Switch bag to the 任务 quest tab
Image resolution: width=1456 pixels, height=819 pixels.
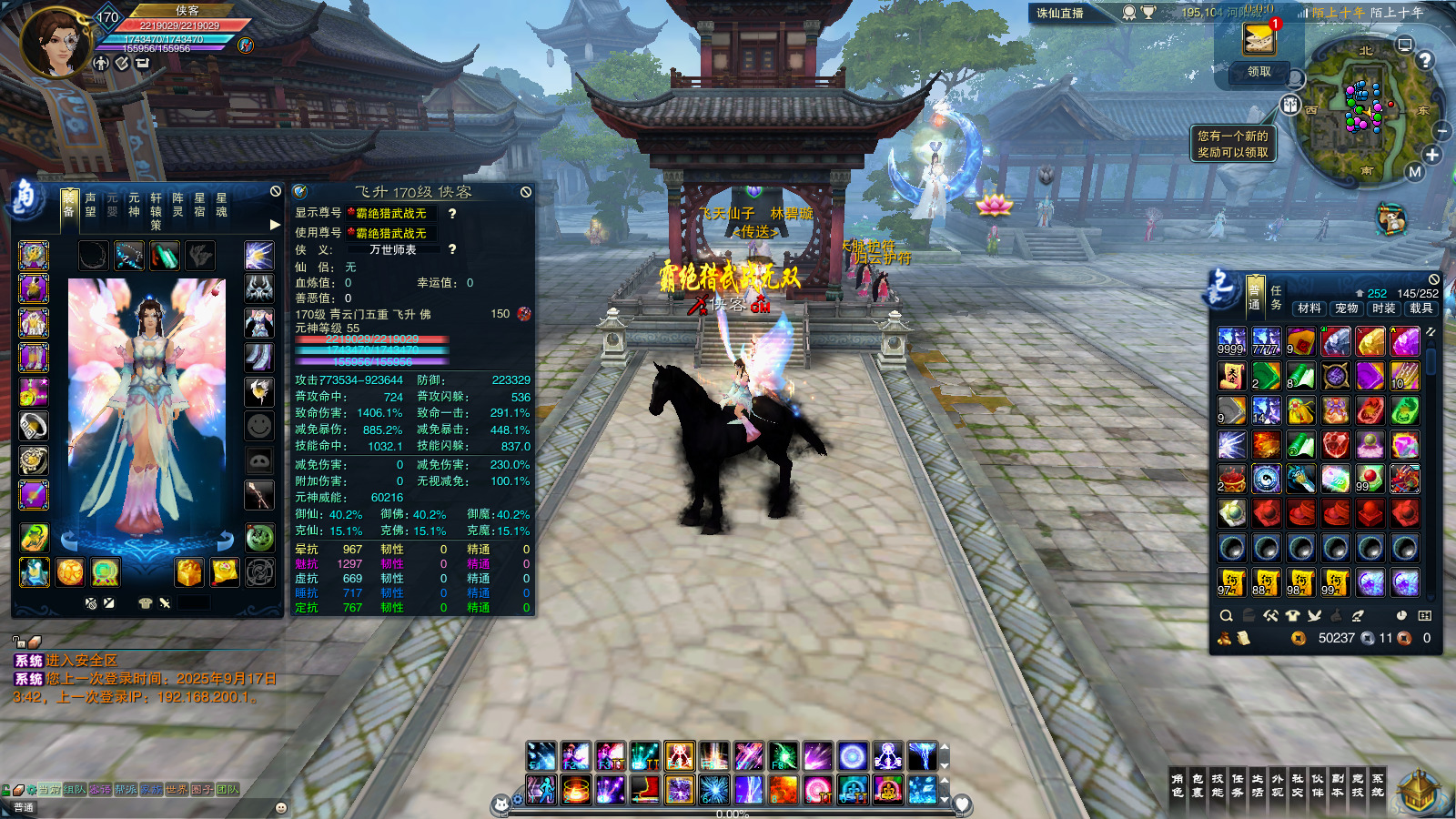click(1276, 298)
